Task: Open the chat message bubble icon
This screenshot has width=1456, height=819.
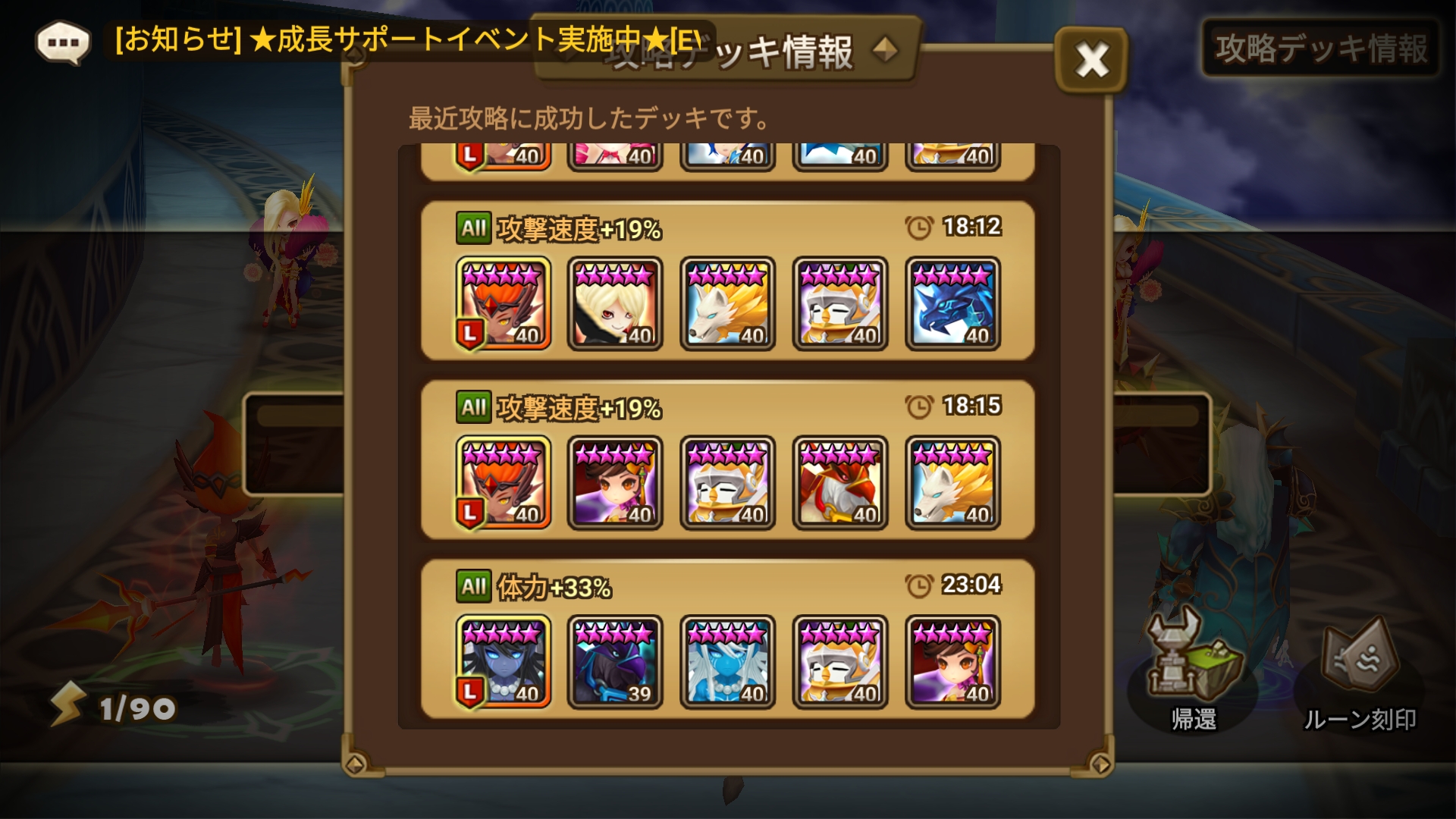Action: click(61, 42)
